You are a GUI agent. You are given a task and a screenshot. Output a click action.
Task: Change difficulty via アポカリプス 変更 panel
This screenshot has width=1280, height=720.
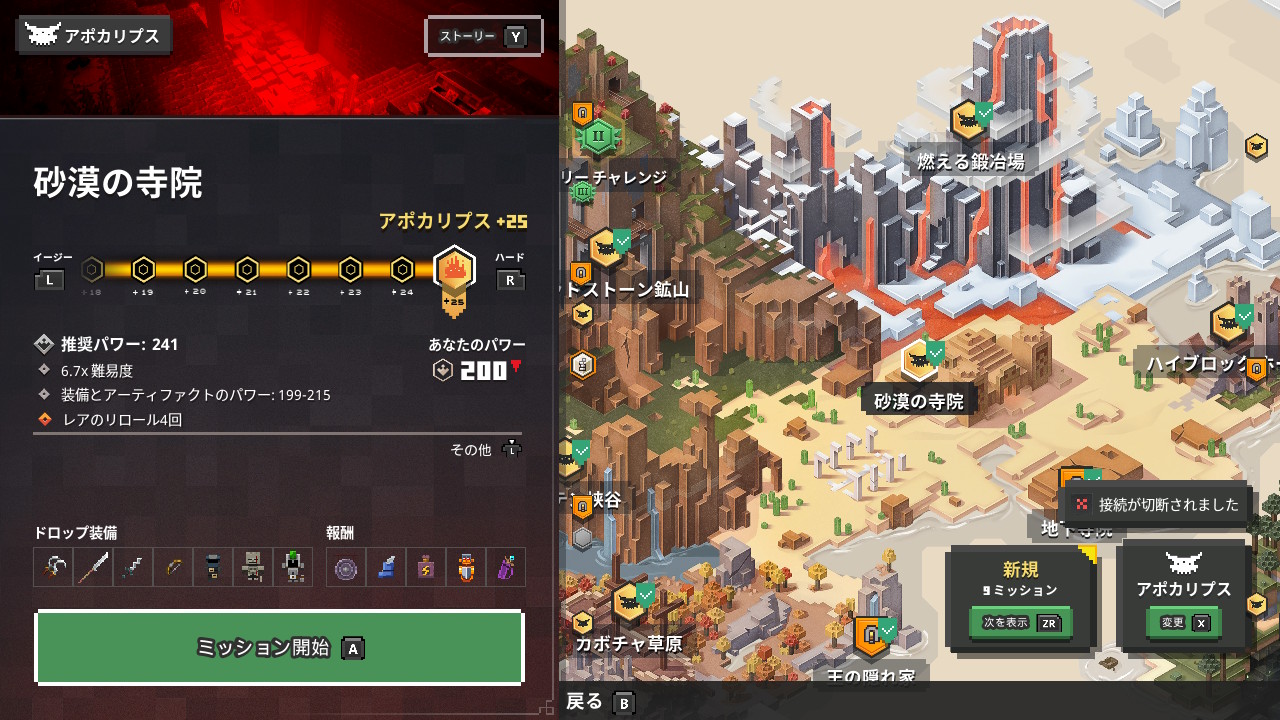pos(1183,623)
